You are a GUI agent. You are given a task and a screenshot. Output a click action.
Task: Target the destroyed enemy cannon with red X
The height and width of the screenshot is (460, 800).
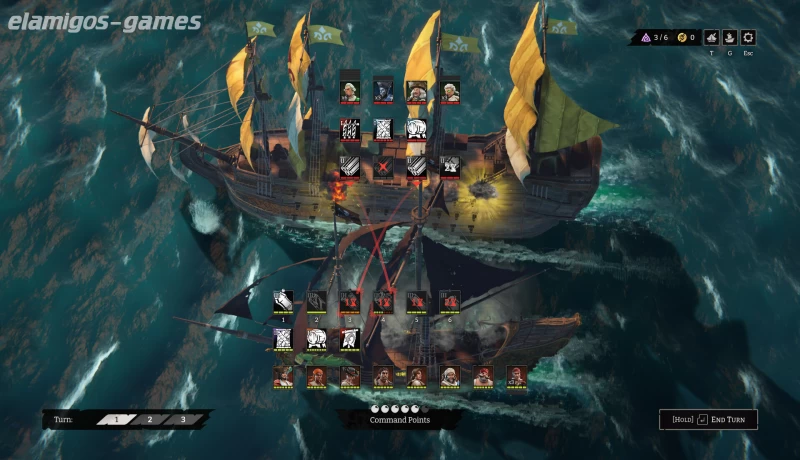click(383, 166)
